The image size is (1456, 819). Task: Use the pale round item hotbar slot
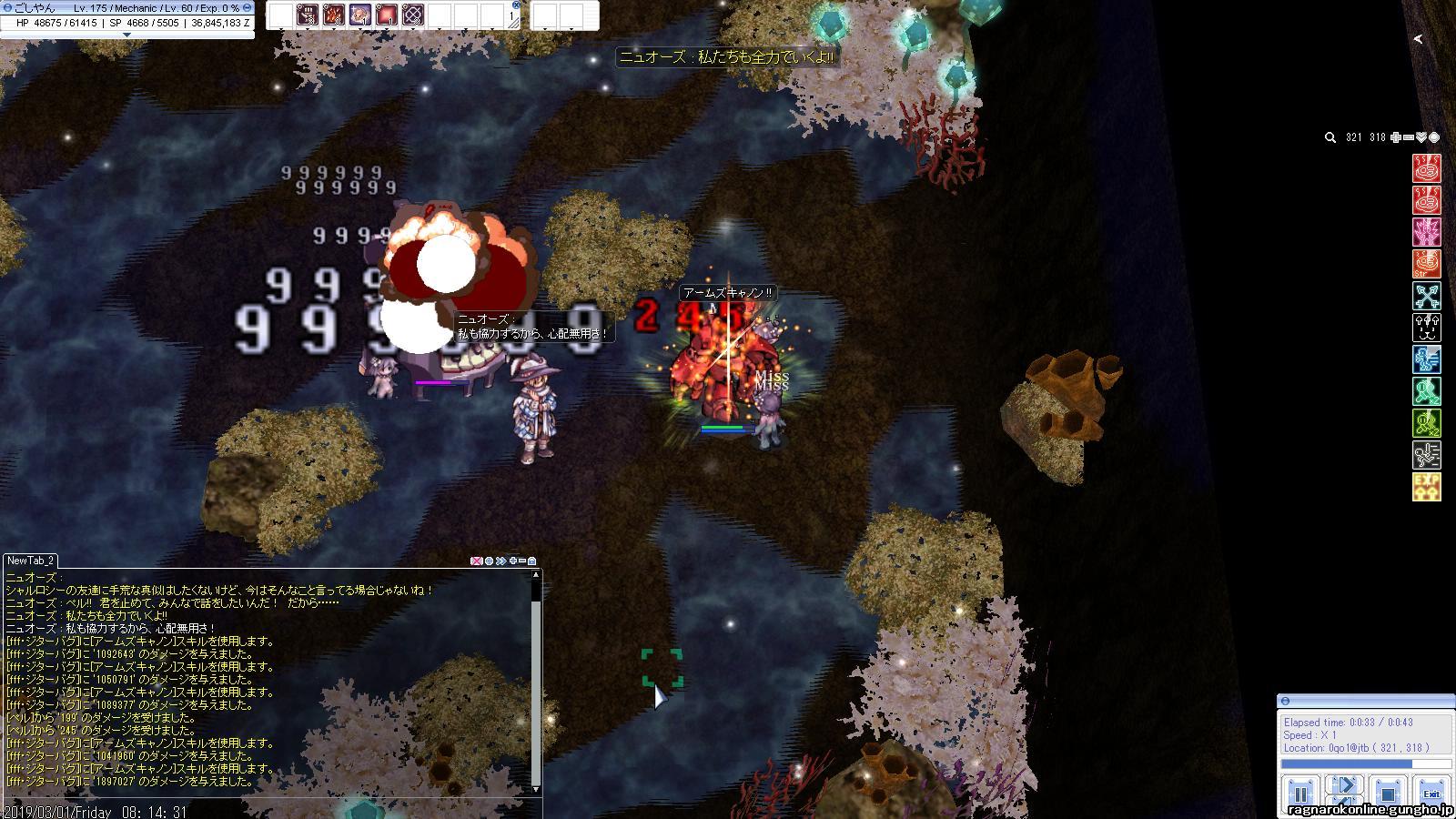360,15
